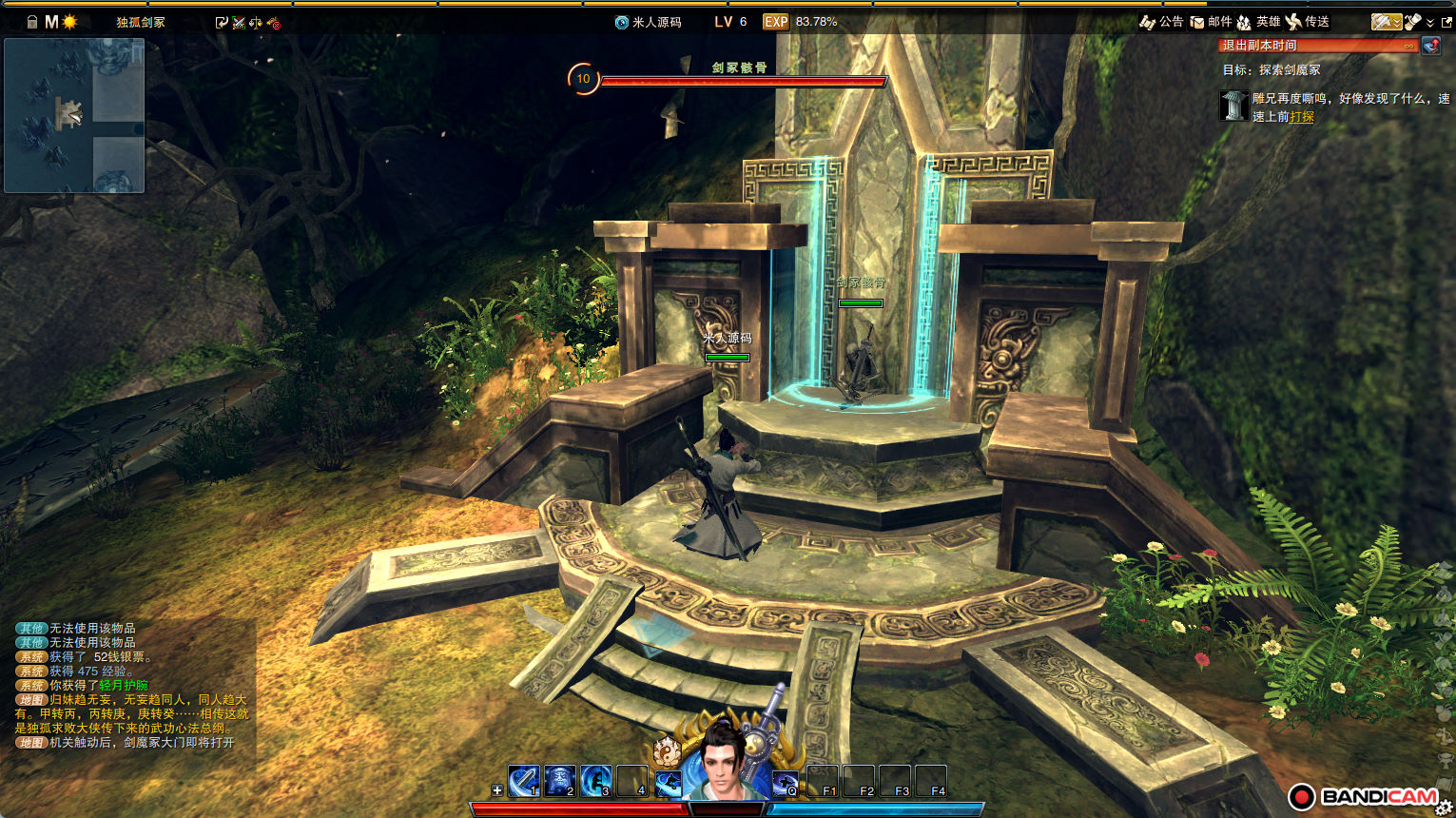1456x818 pixels.
Task: Open the 邮件 mail inbox
Action: point(1211,22)
